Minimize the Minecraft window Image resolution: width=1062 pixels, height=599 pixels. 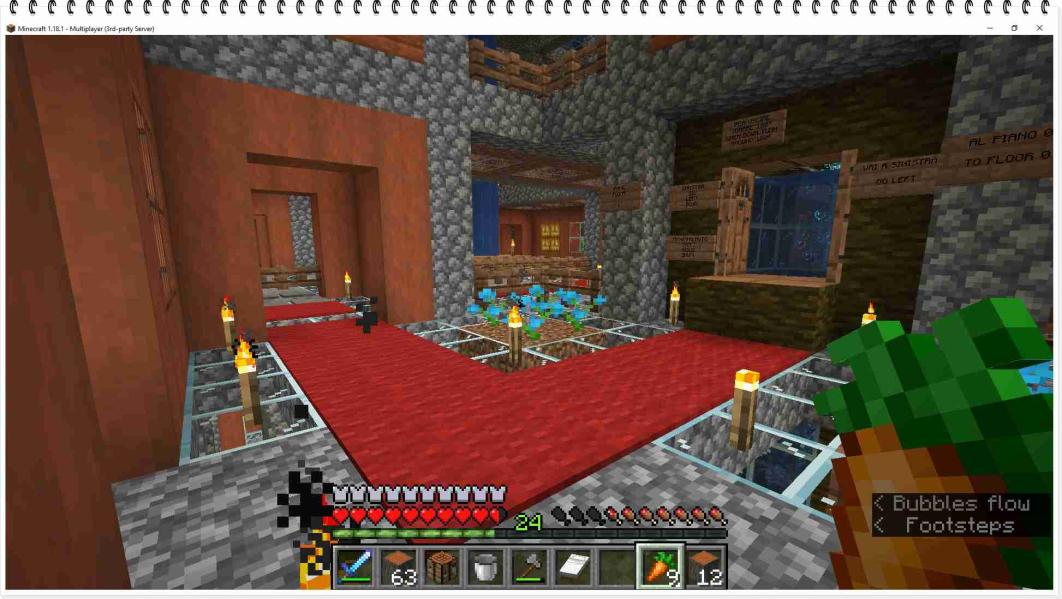click(990, 28)
